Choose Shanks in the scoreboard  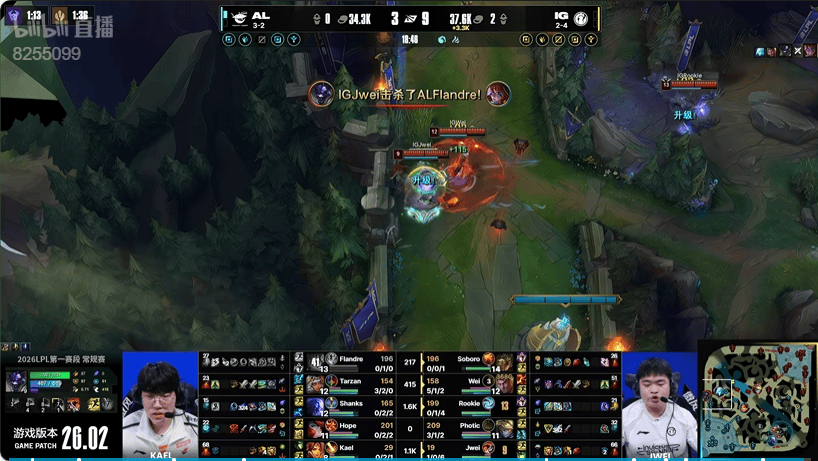pos(351,404)
